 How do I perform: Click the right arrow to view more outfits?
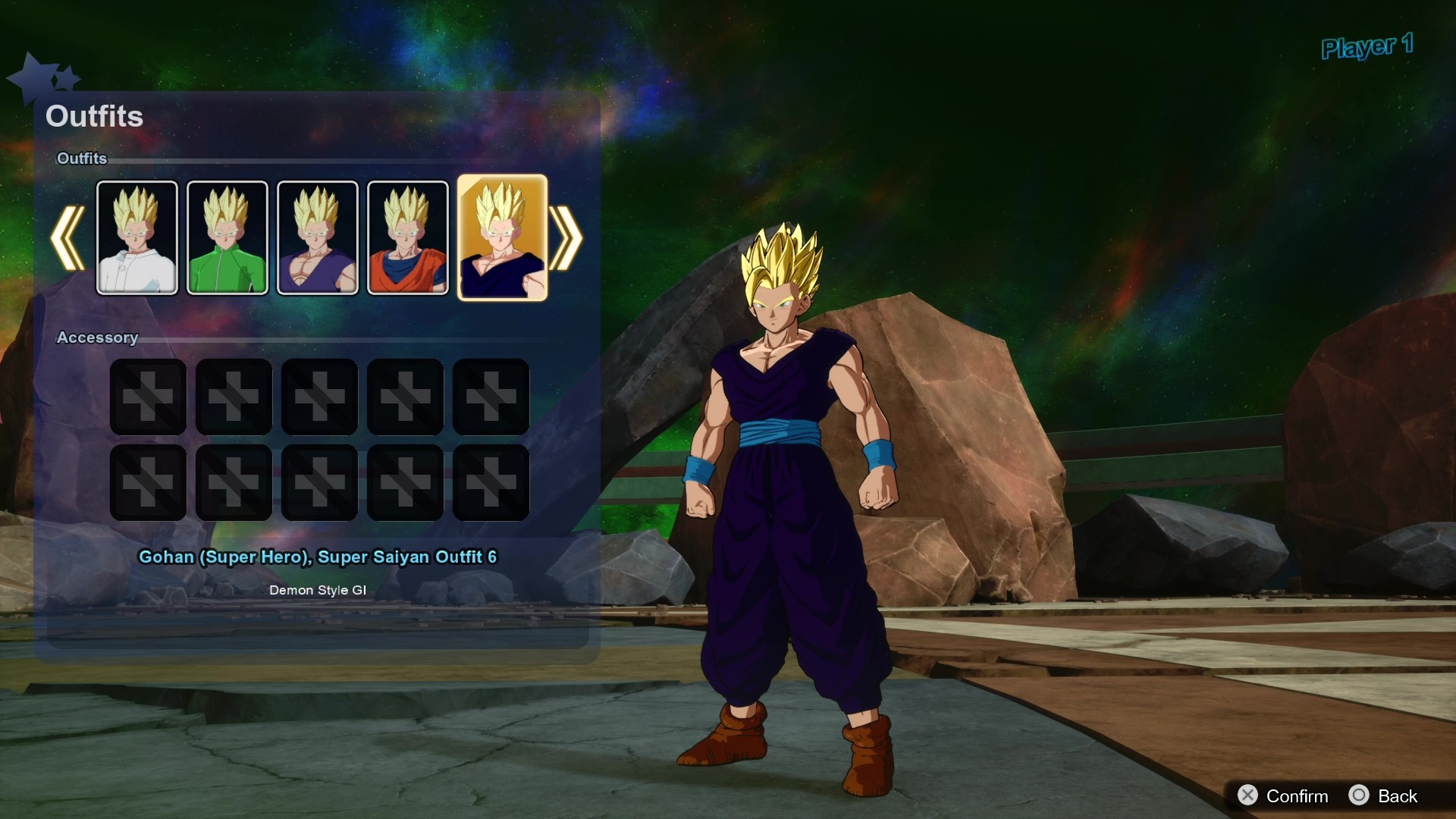[x=566, y=239]
